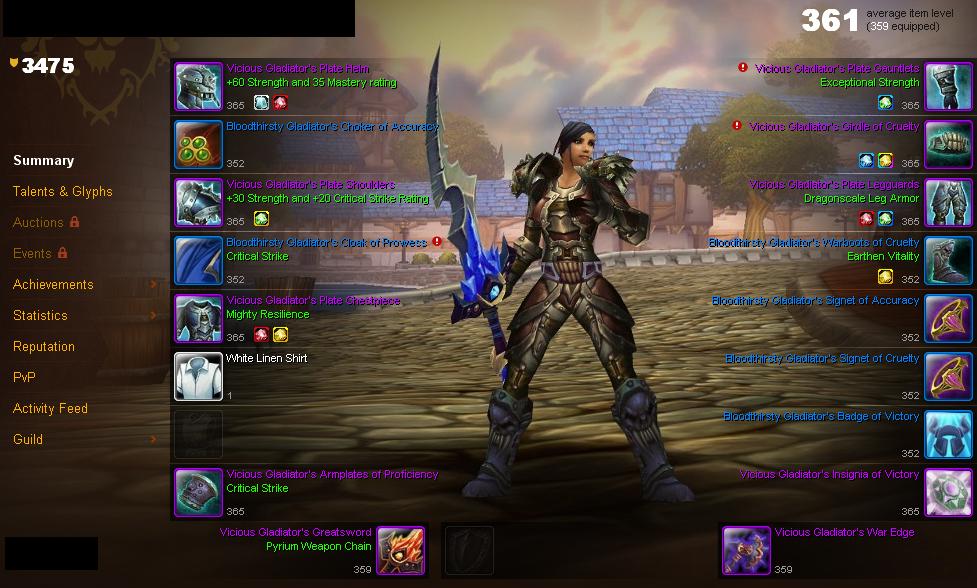Show the Statistics section
Screen dimensions: 977x588
[40, 316]
